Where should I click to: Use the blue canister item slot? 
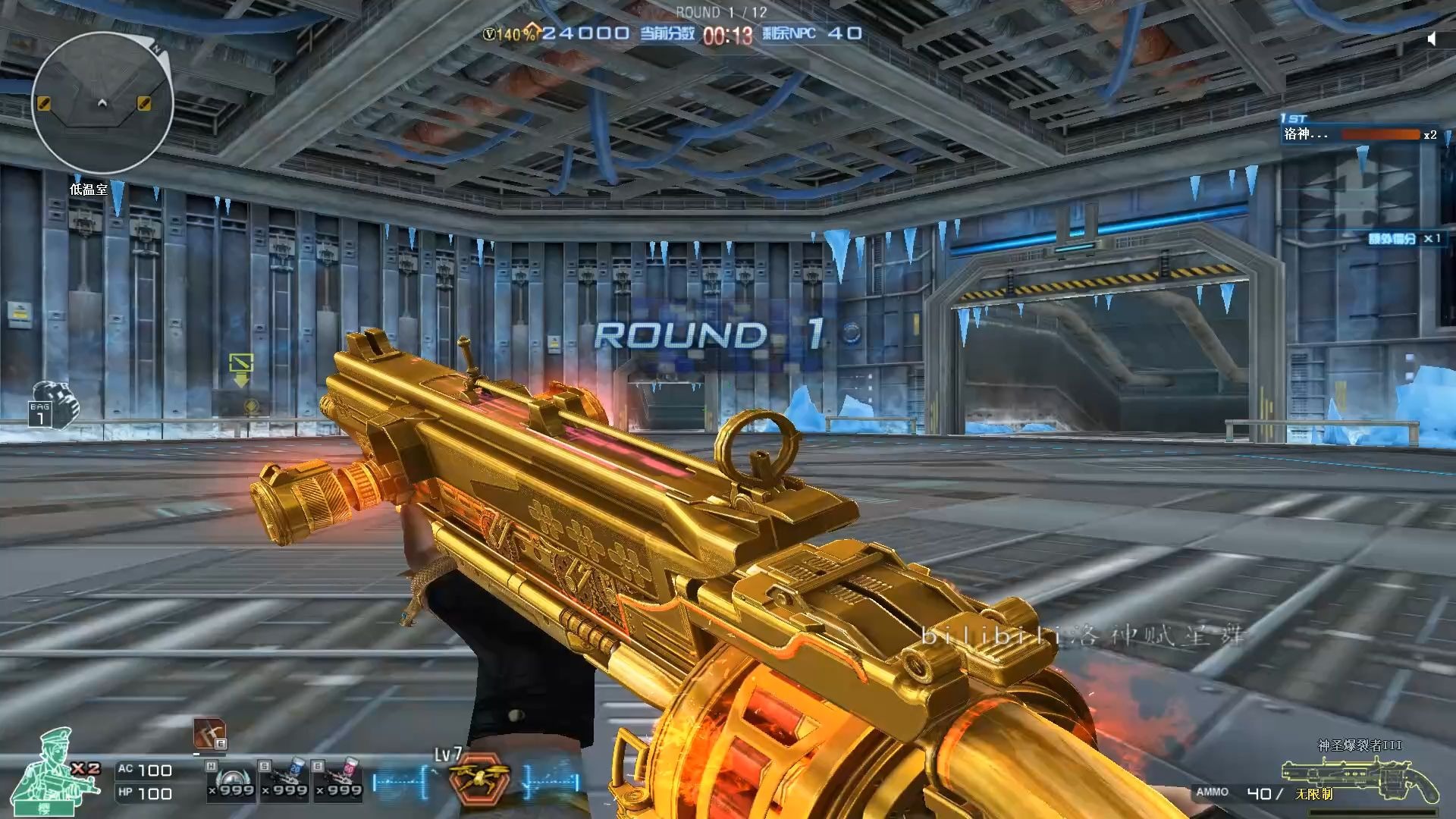[x=285, y=780]
